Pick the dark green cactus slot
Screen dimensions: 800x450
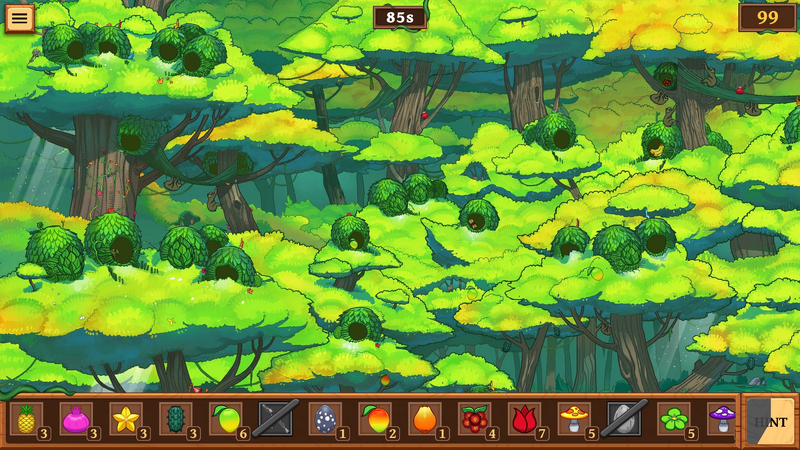pos(176,419)
